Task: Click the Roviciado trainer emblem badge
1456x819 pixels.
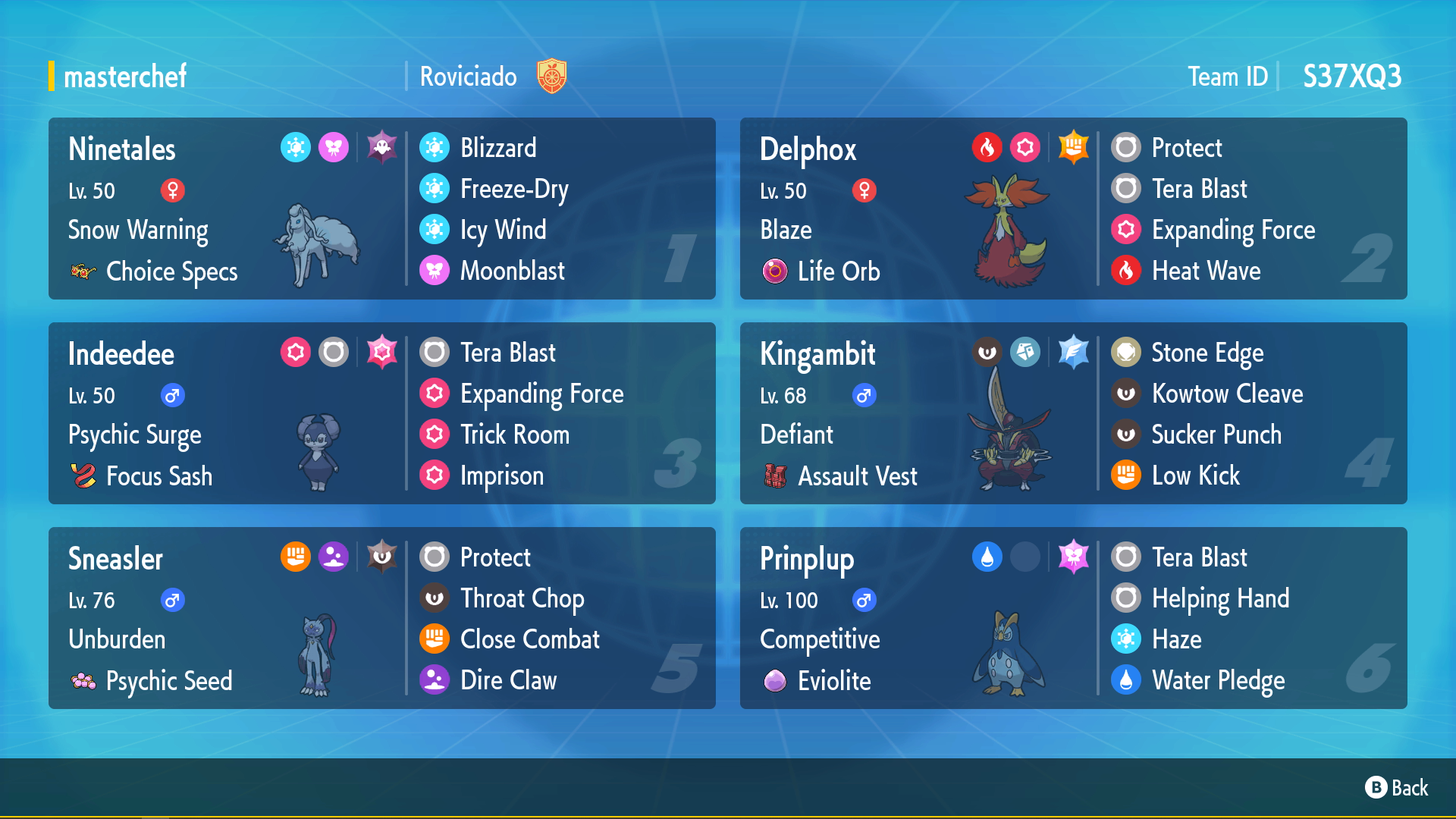Action: tap(552, 77)
